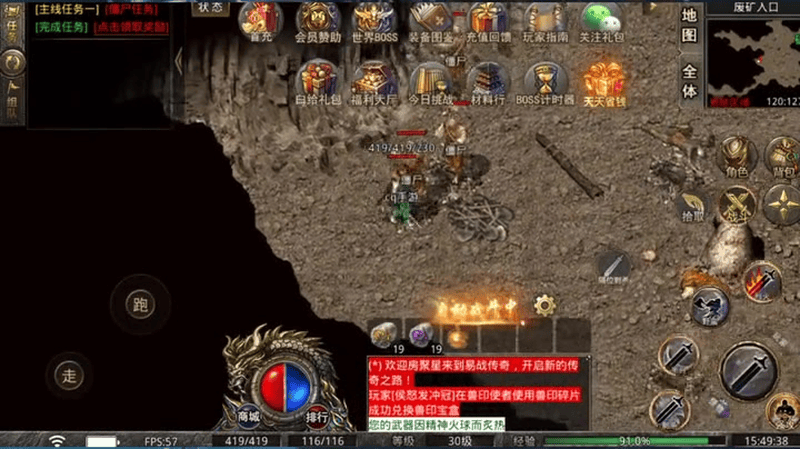800x449 pixels.
Task: Open the 世界BOSS panel
Action: click(x=372, y=21)
